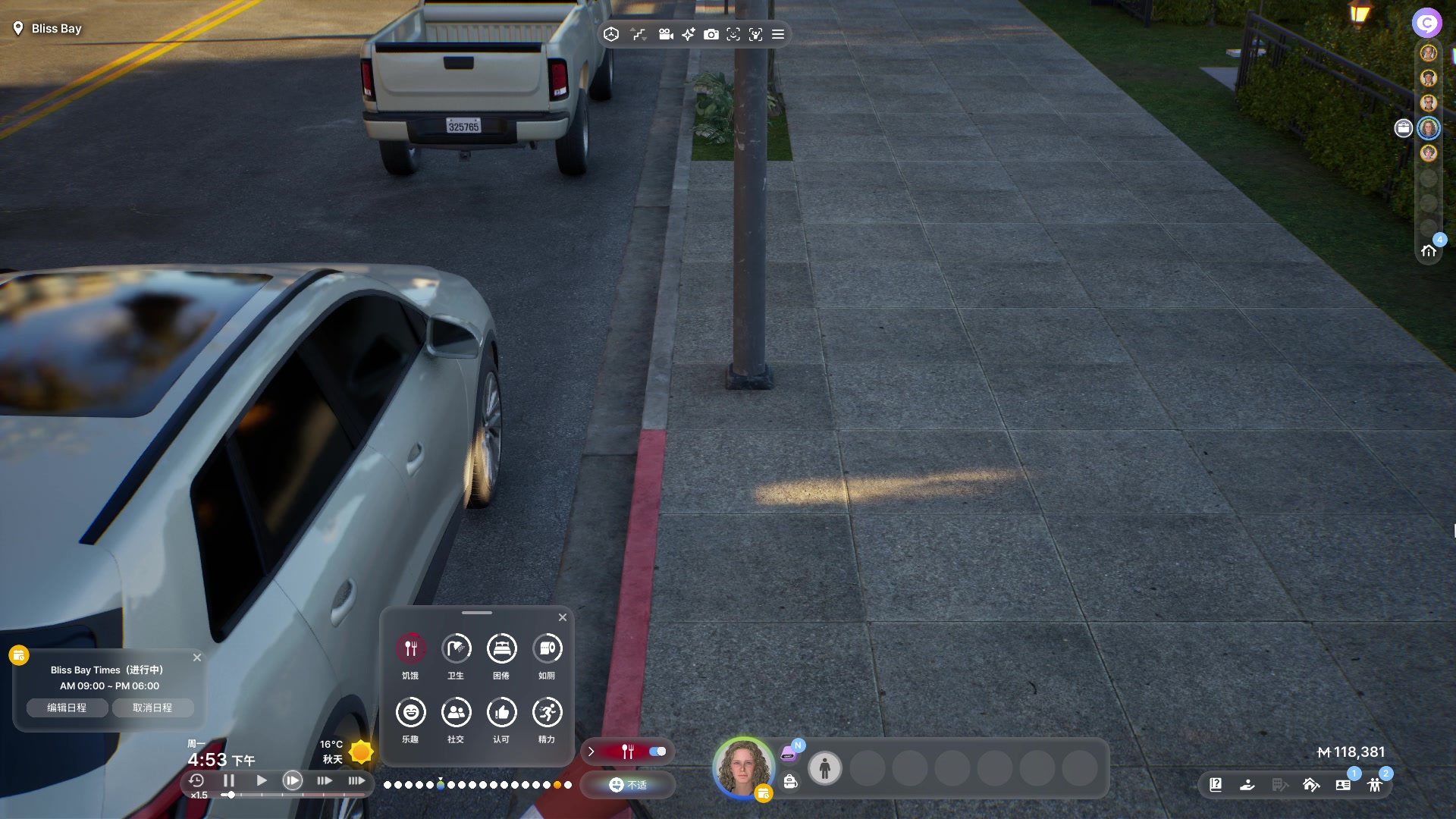Toggle the hunger autonomy switch
This screenshot has height=819, width=1456.
657,752
